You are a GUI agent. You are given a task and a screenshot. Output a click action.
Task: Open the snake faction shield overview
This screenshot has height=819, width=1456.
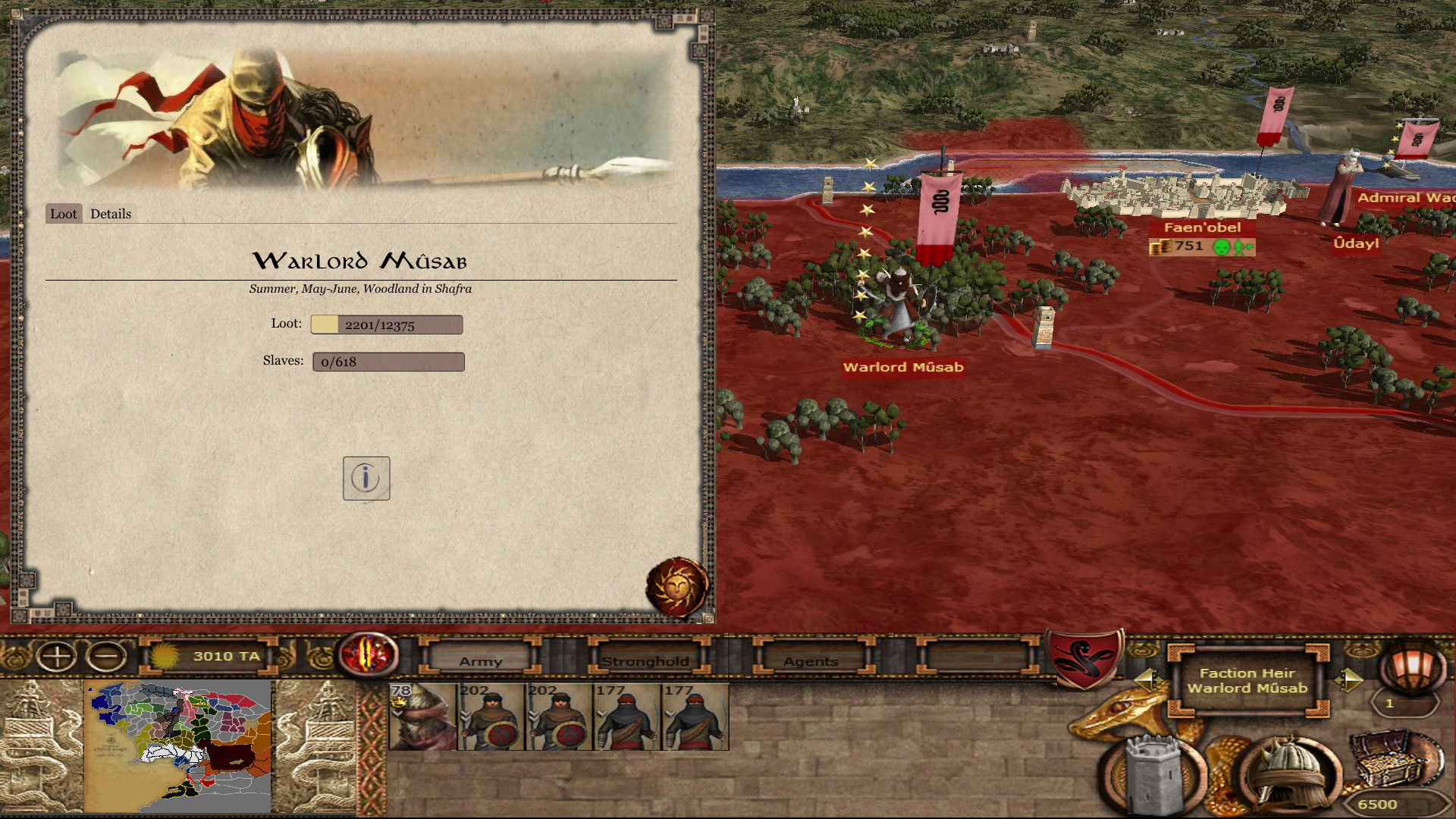point(1084,657)
